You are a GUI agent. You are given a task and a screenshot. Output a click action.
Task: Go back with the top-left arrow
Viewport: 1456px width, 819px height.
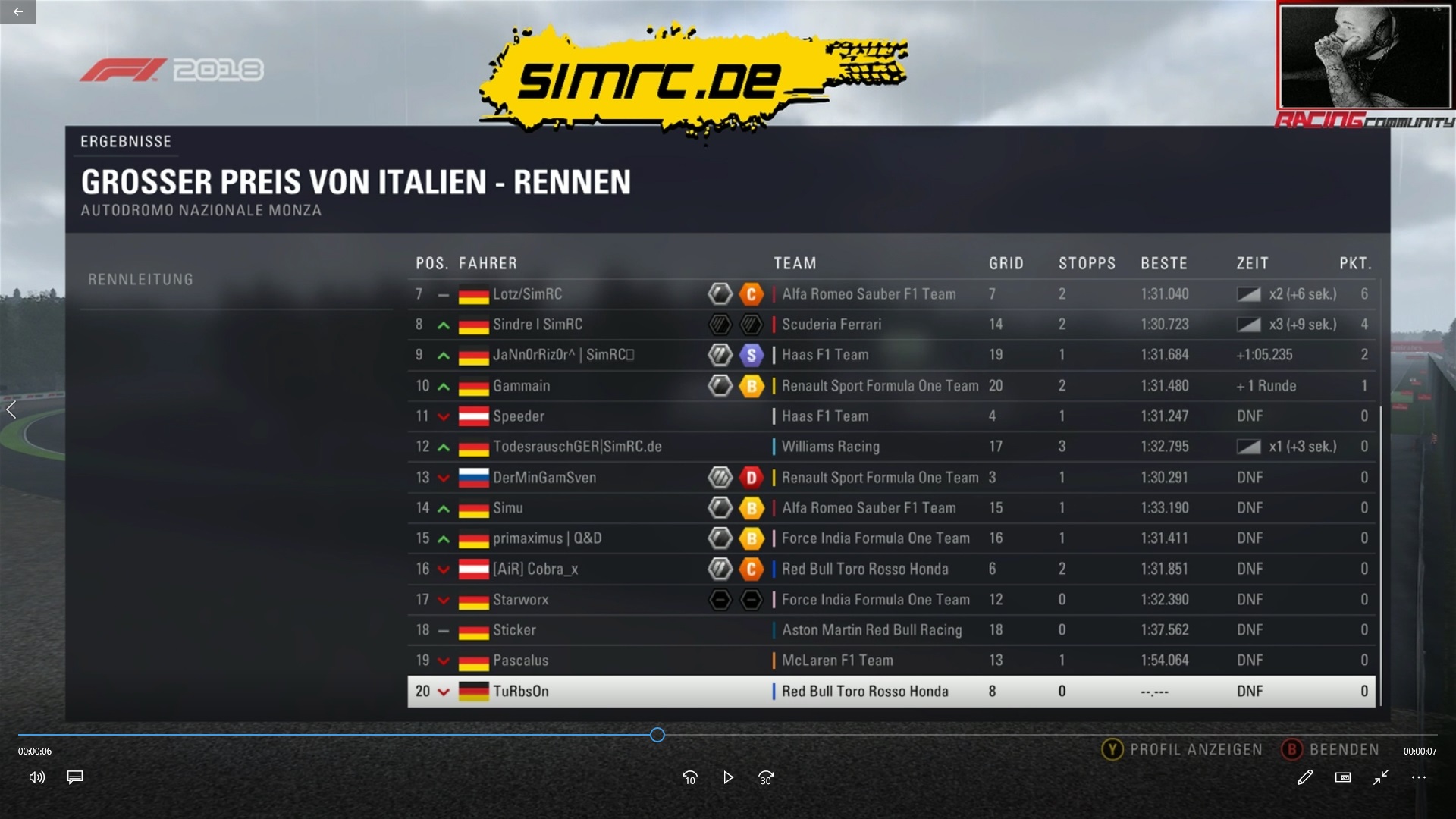click(18, 11)
